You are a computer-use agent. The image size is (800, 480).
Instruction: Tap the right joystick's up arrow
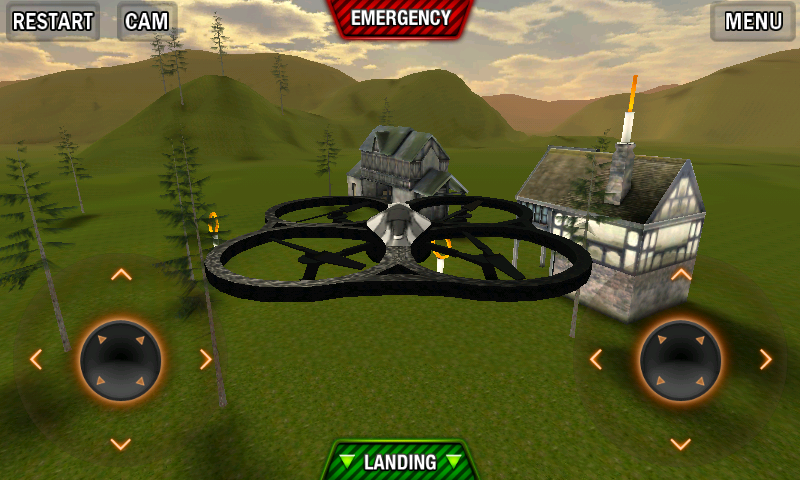click(x=681, y=274)
